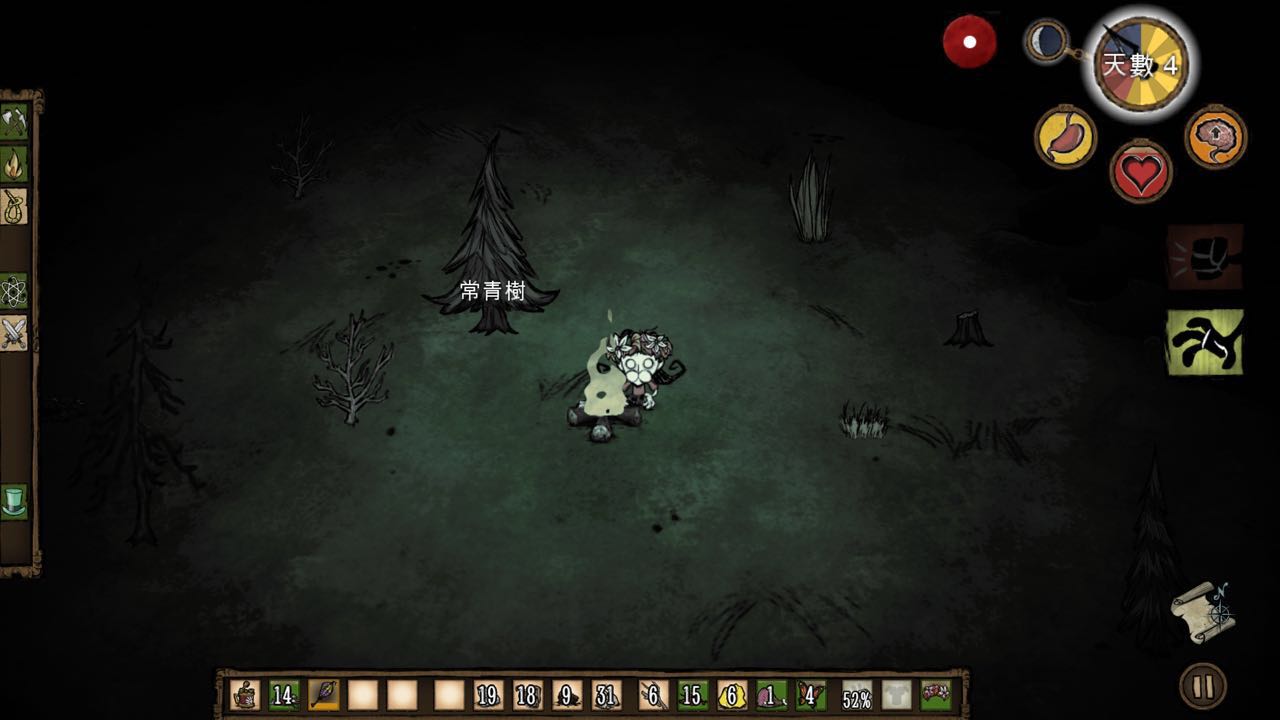1280x720 pixels.
Task: Open the green top hat Dress tab
Action: point(14,500)
